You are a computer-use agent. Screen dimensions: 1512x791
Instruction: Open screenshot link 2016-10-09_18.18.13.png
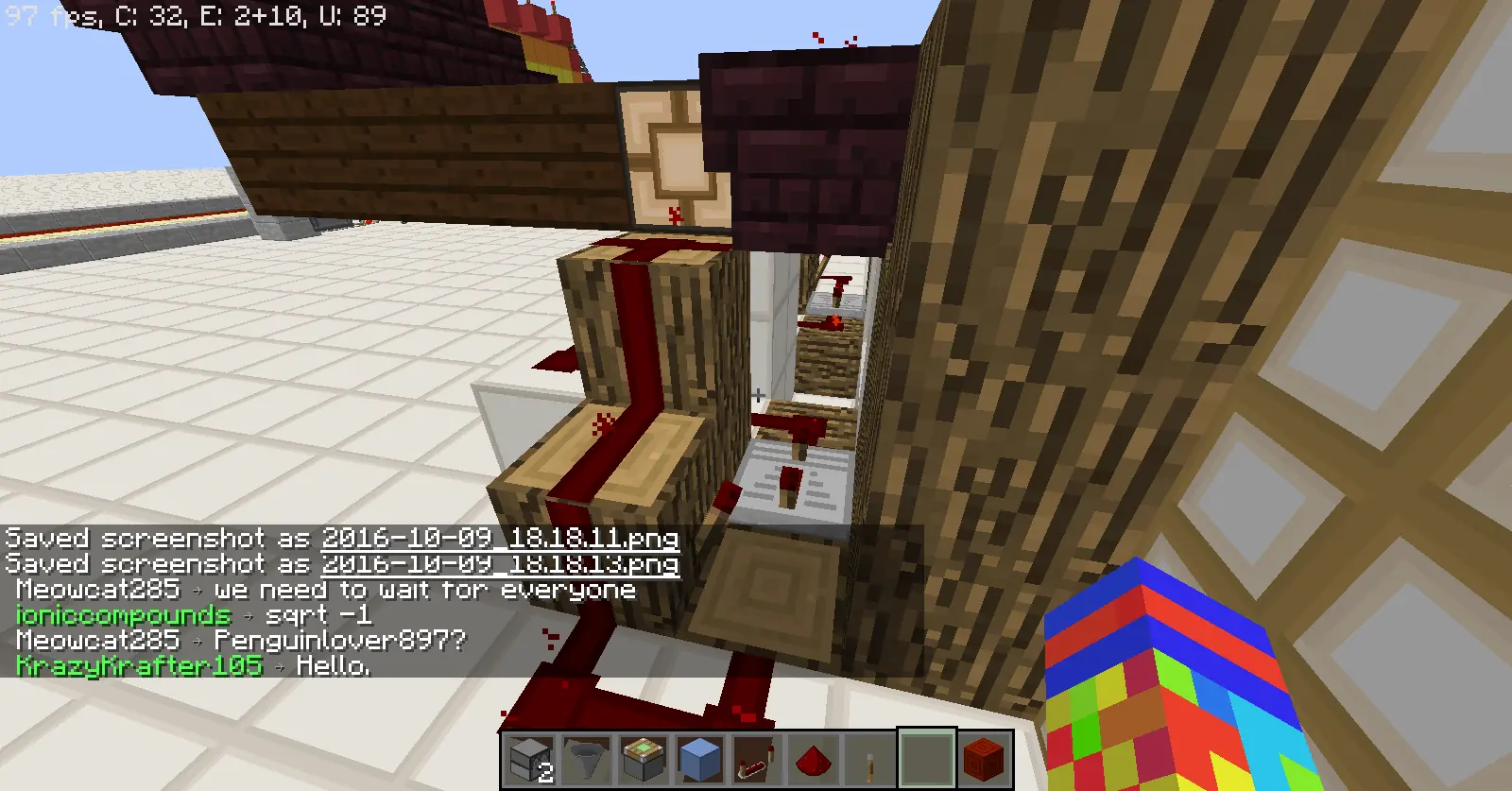(500, 564)
